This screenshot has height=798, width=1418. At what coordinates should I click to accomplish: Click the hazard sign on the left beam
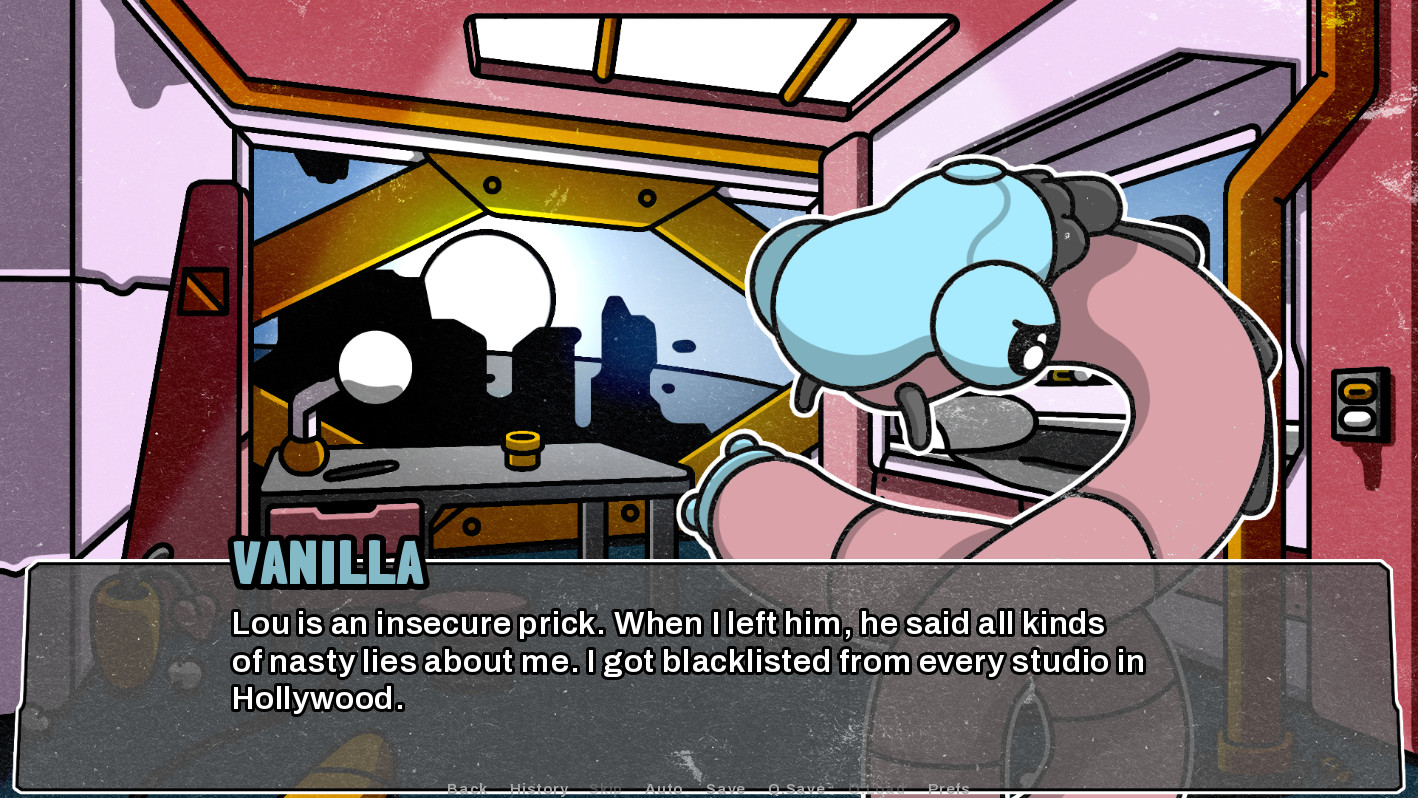tap(203, 289)
